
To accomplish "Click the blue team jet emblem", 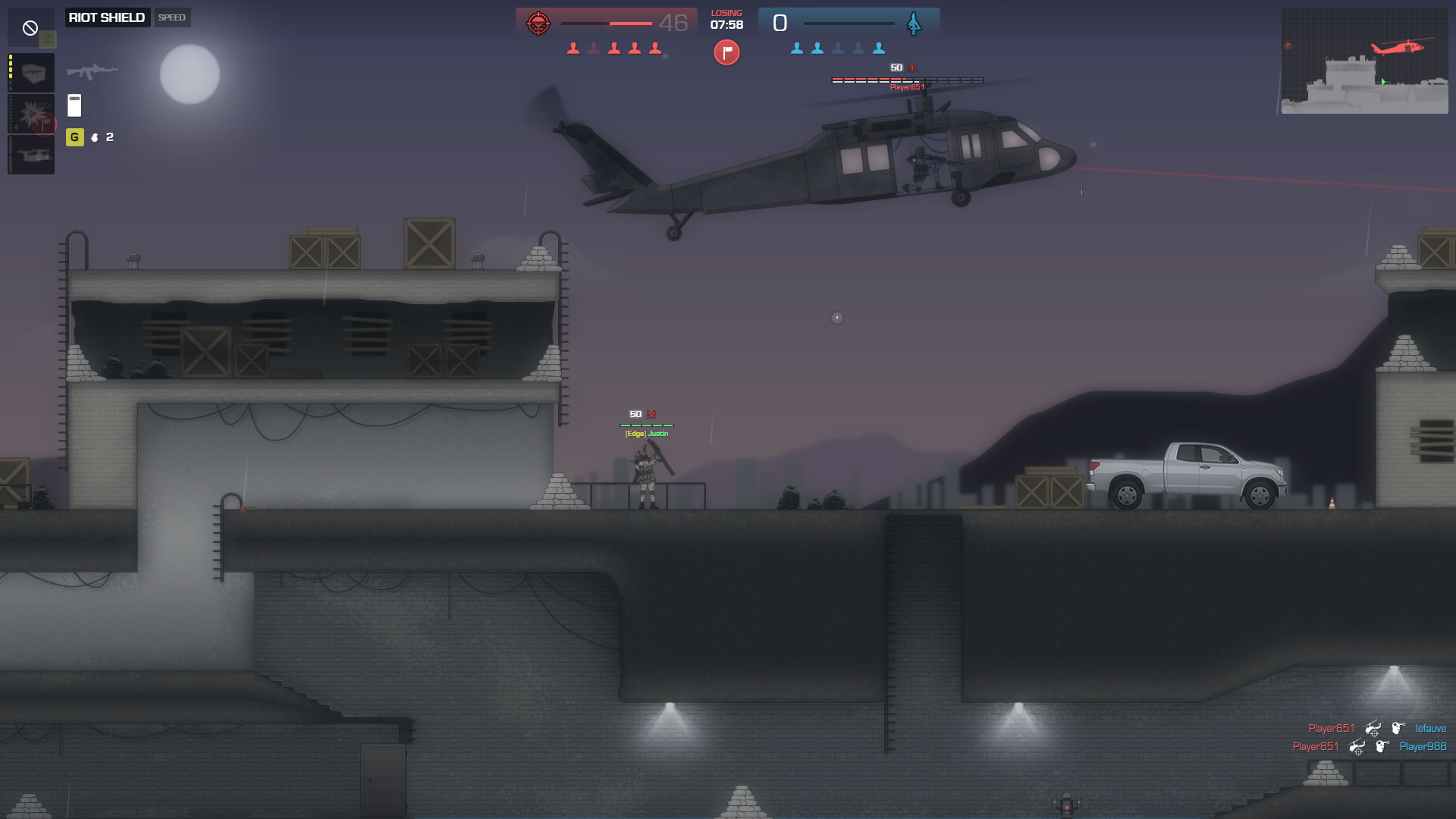I will [913, 23].
